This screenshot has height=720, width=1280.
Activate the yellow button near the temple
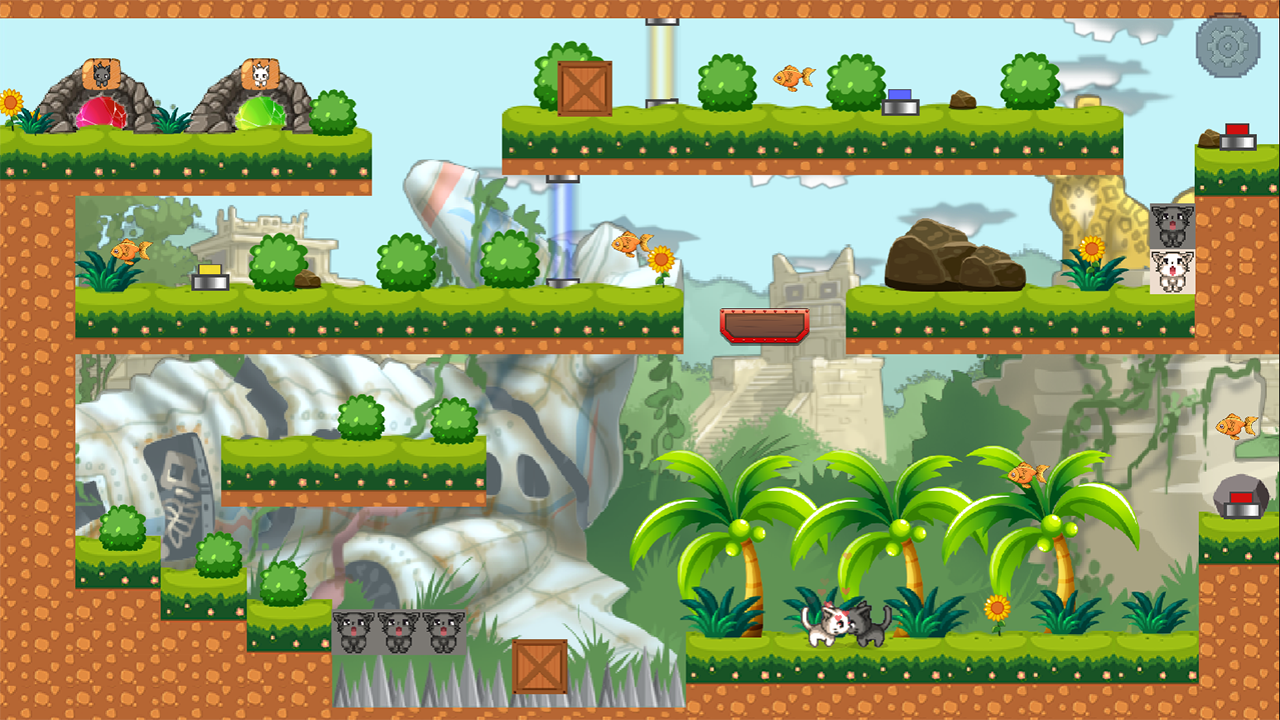(211, 270)
